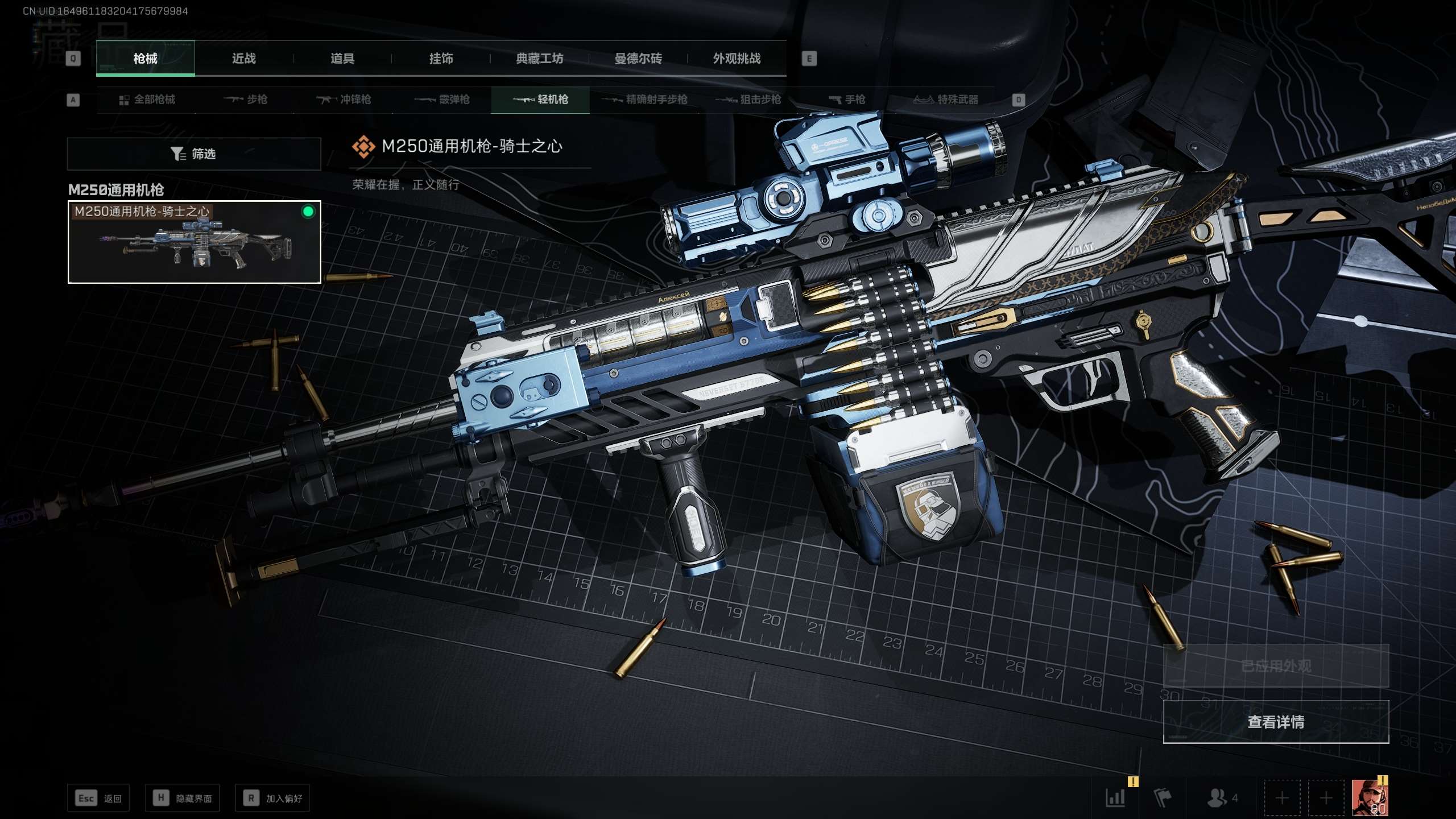Viewport: 1456px width, 819px height.
Task: Click 查看详情 to view skin details
Action: coord(1275,722)
